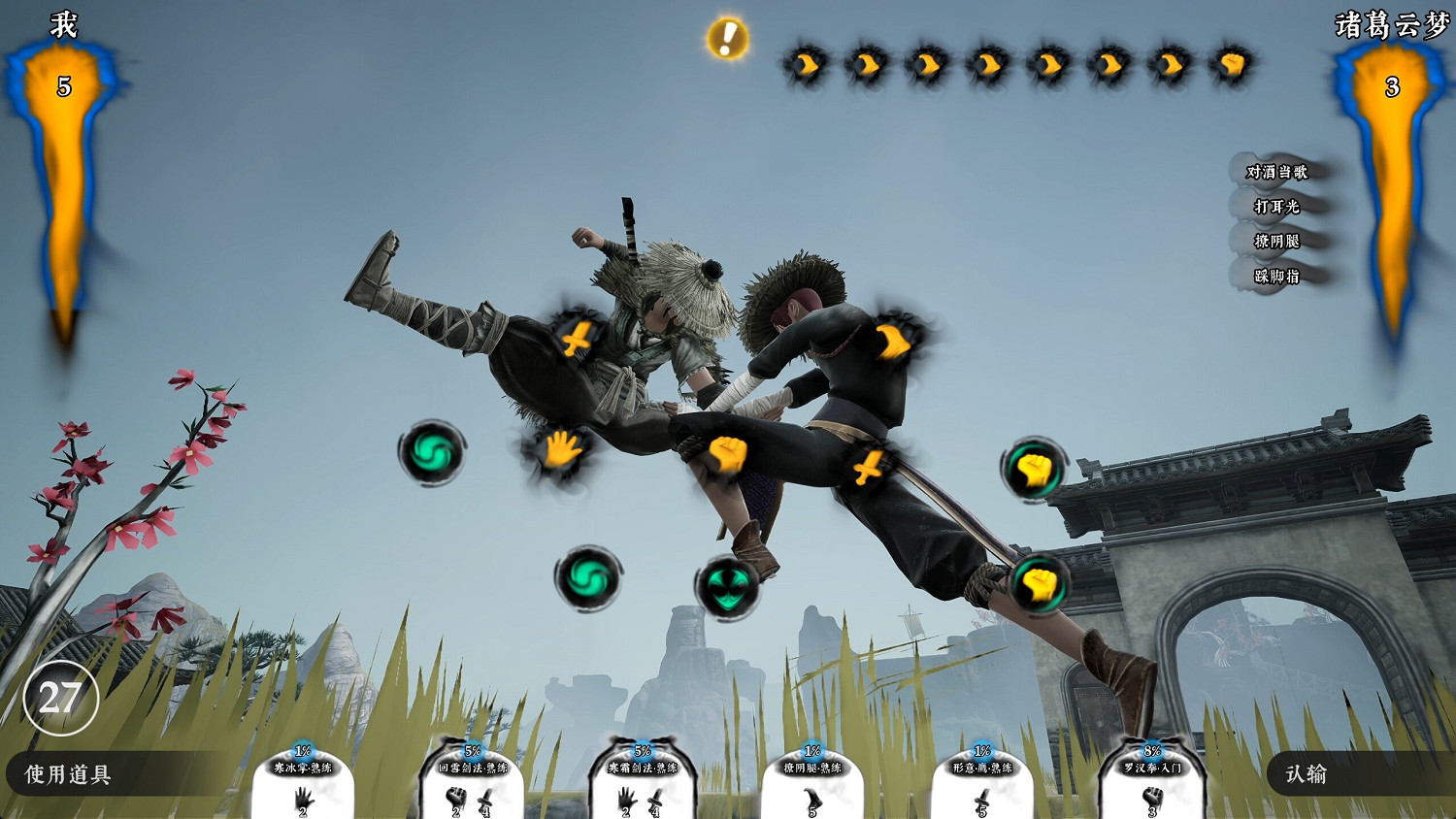Click the yellow claw icon between the fighters' legs
This screenshot has height=819, width=1456.
[867, 466]
